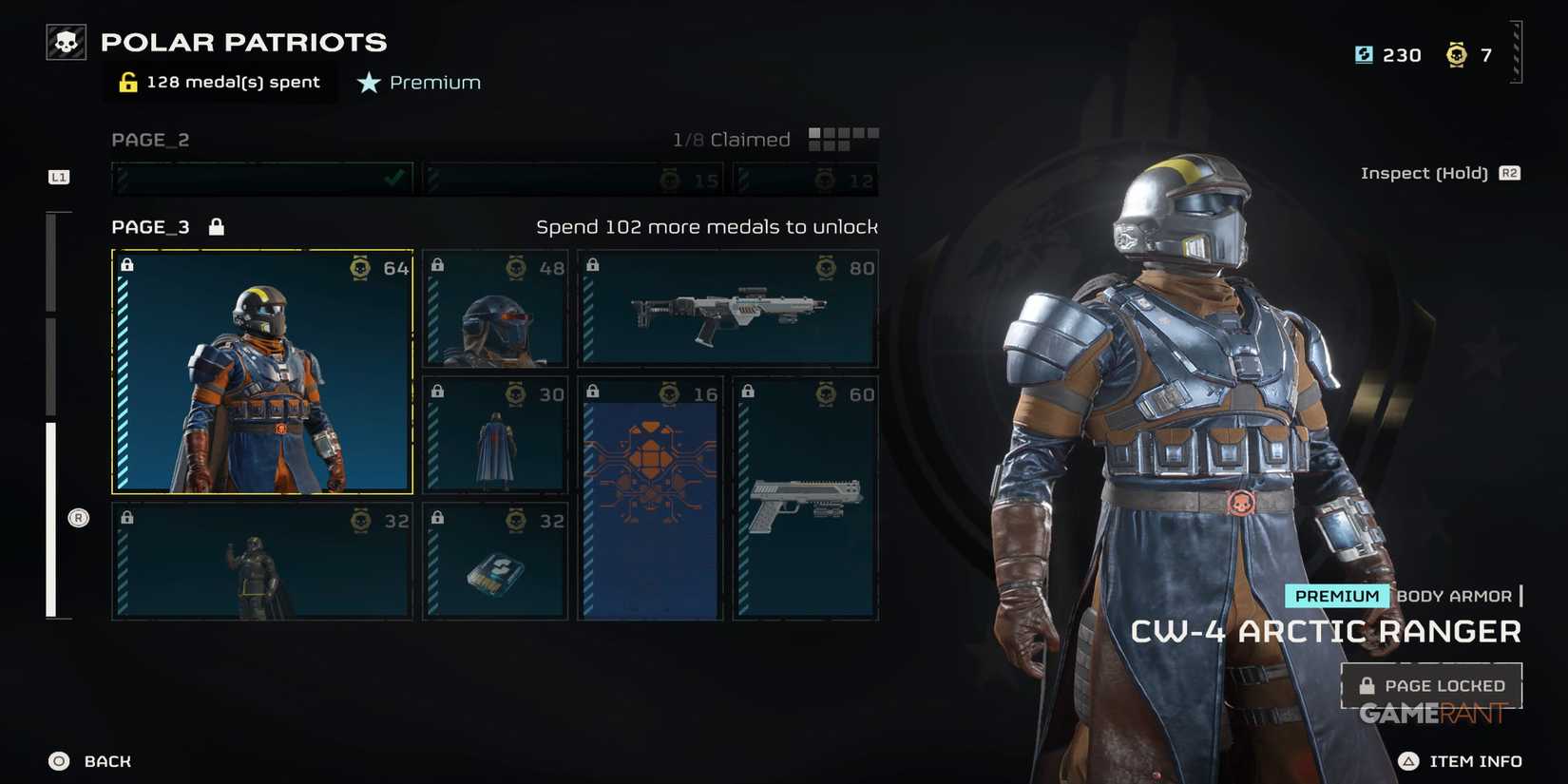Select the CW-4 Arctic Ranger armor card
This screenshot has width=1568, height=784.
click(x=261, y=371)
